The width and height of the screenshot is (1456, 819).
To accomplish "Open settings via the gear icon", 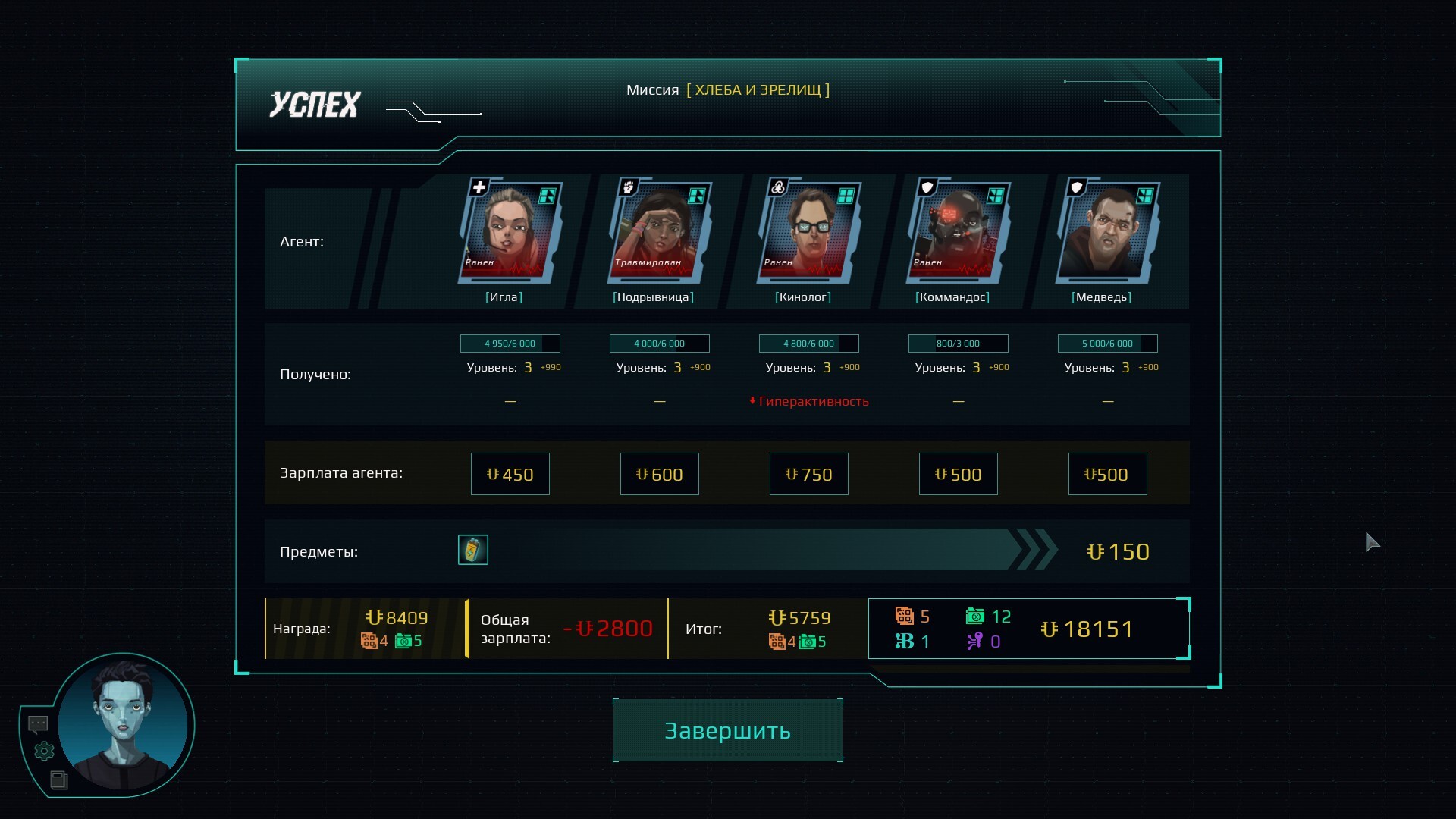I will point(45,752).
